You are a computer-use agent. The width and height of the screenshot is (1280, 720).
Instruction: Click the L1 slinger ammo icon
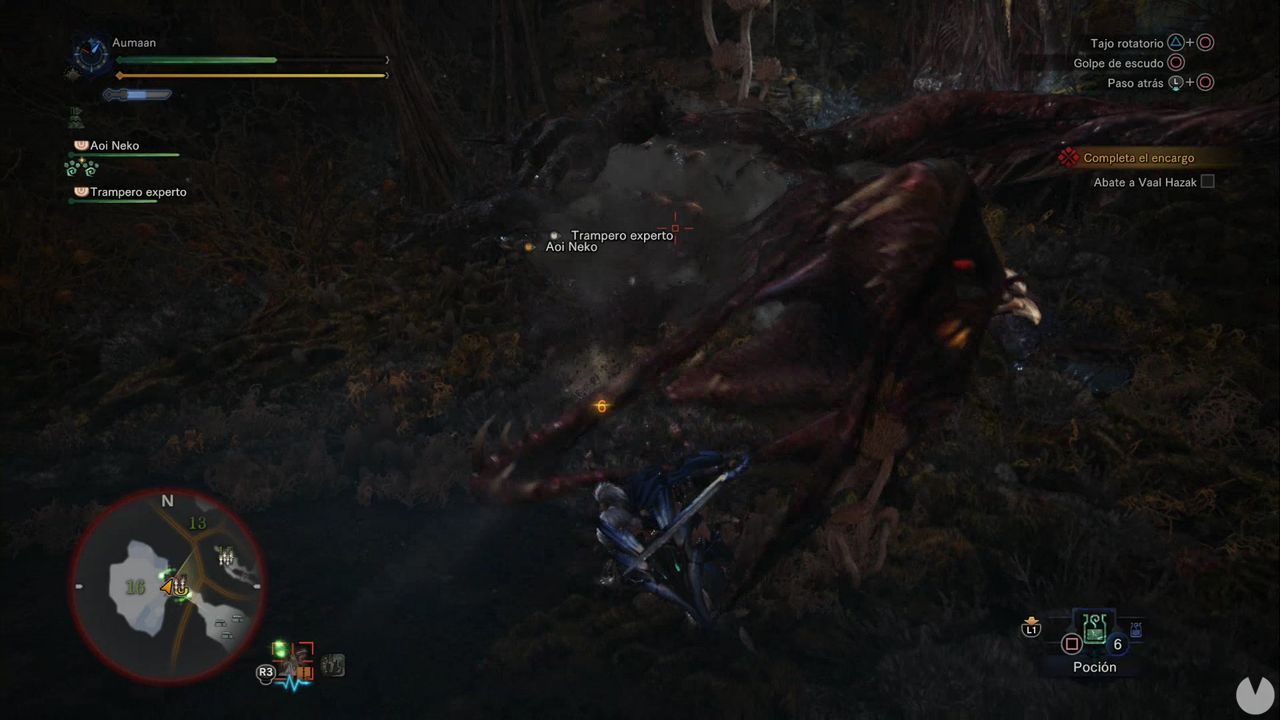coord(1030,628)
